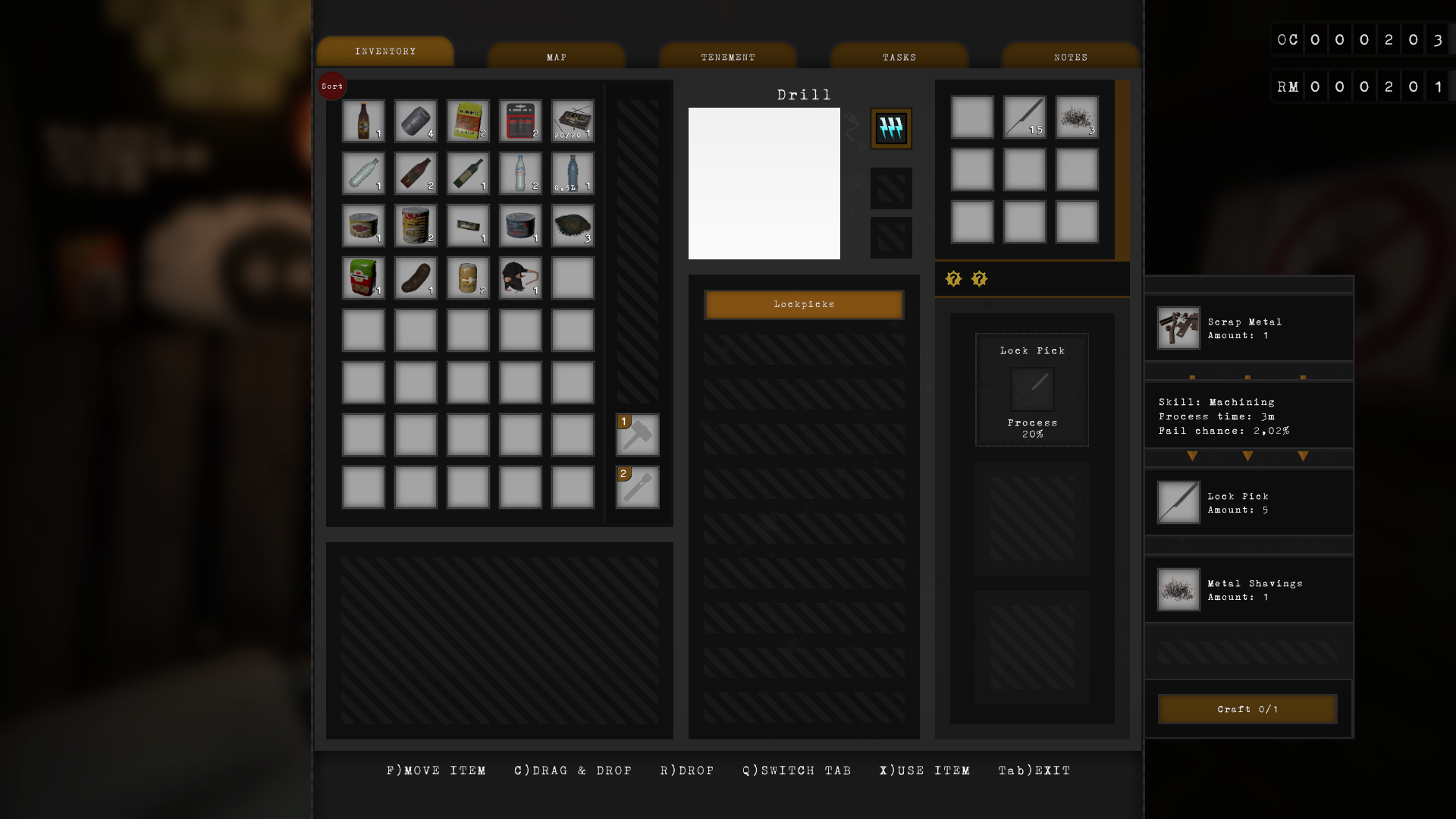Pick the battery pack in the inventory
The height and width of the screenshot is (819, 1456).
click(x=519, y=121)
